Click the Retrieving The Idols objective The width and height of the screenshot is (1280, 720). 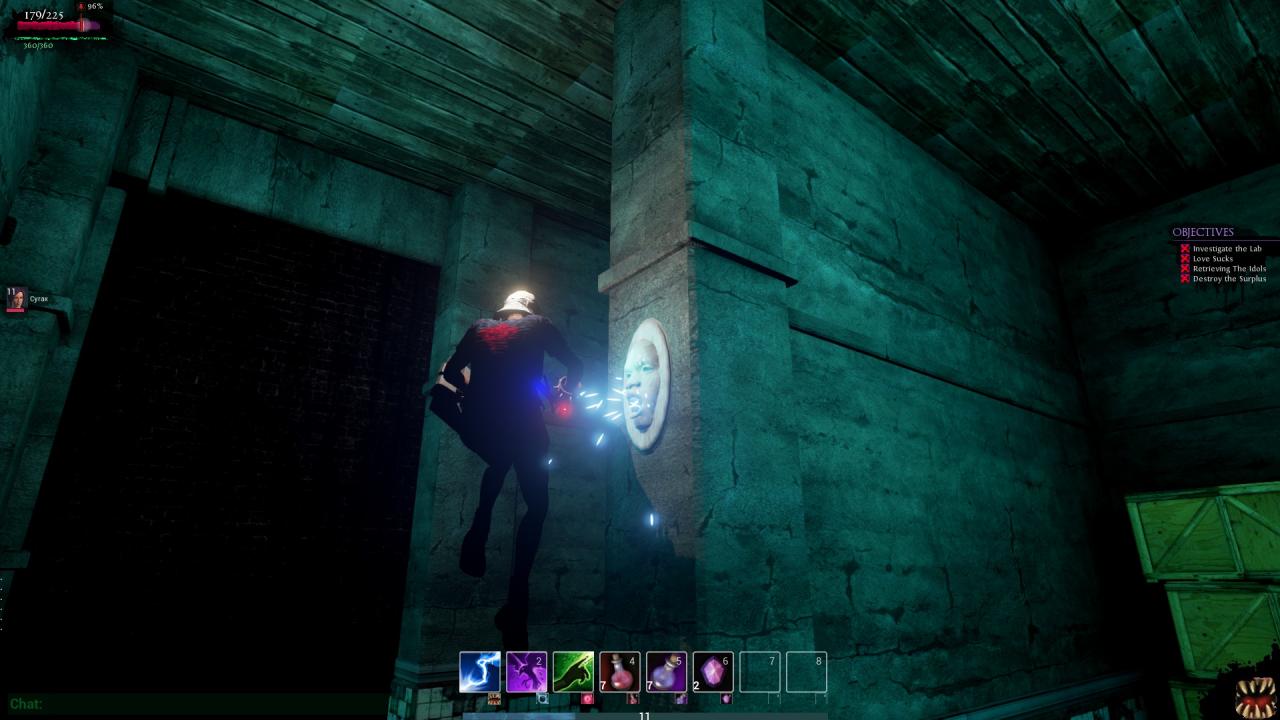point(1228,269)
